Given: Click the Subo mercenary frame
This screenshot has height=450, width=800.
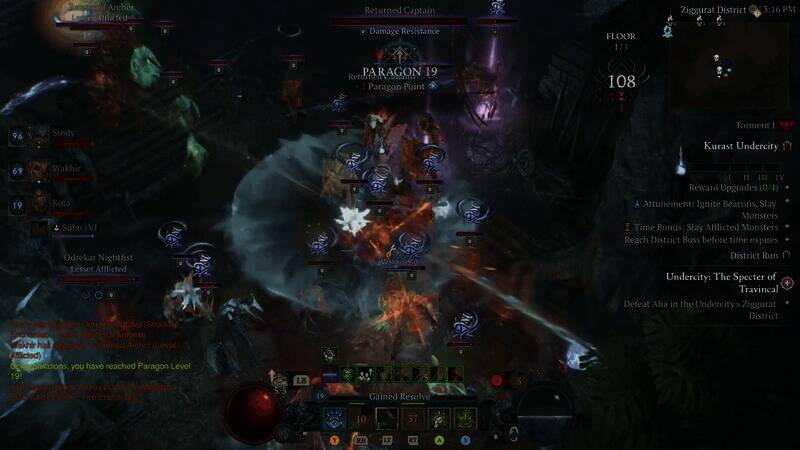Looking at the screenshot, I should click(63, 228).
